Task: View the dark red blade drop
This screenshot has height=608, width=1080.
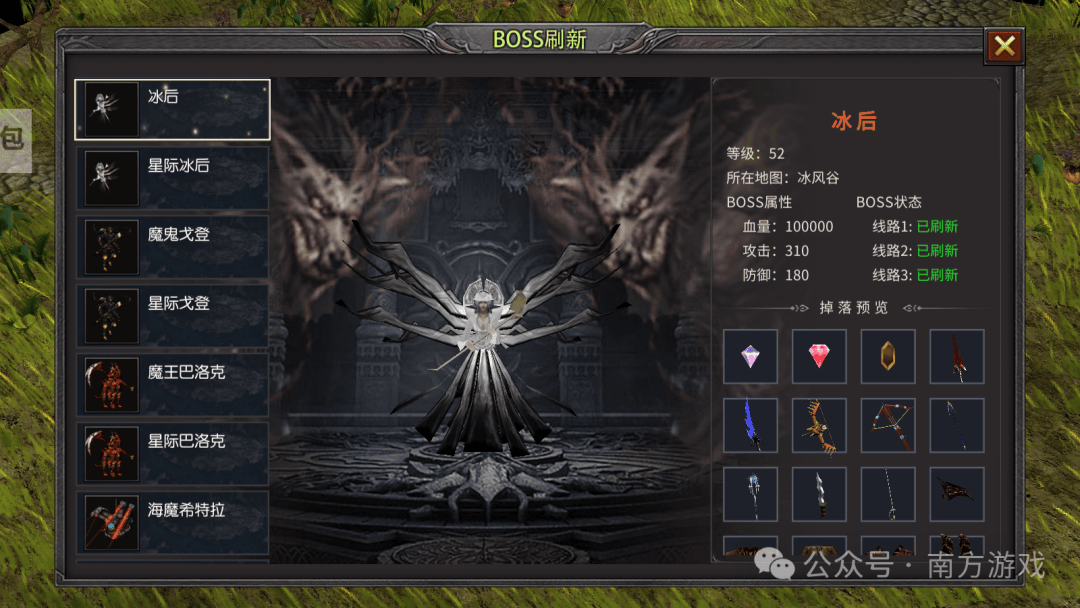Action: tap(957, 356)
